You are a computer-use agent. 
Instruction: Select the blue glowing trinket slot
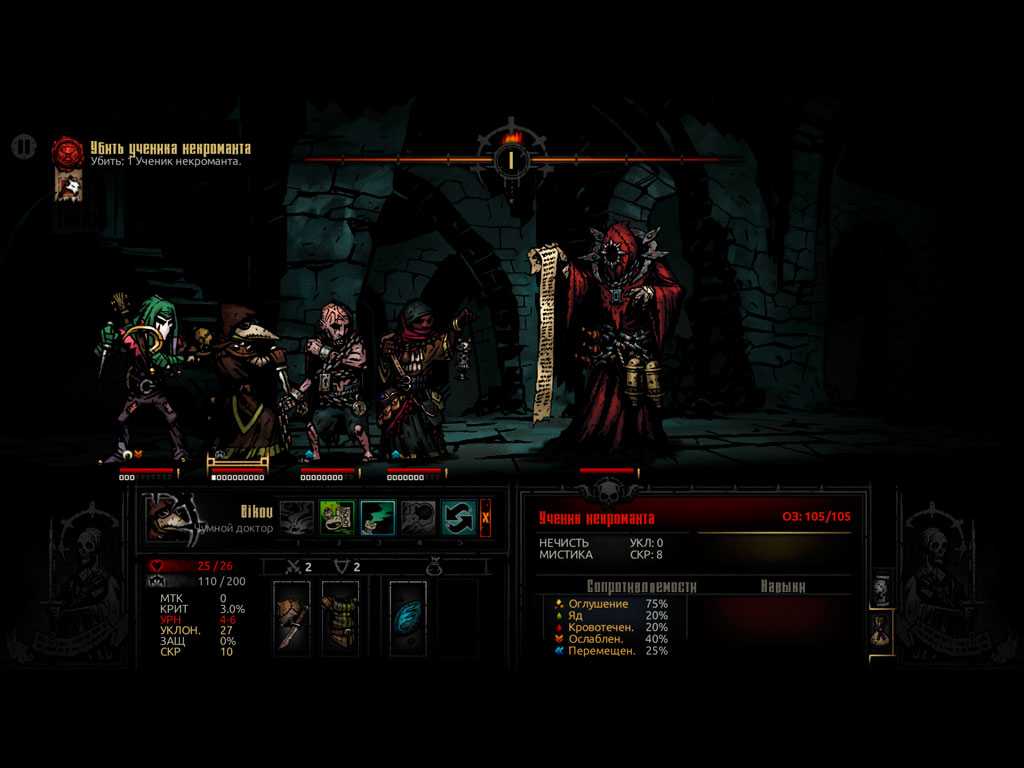point(408,618)
